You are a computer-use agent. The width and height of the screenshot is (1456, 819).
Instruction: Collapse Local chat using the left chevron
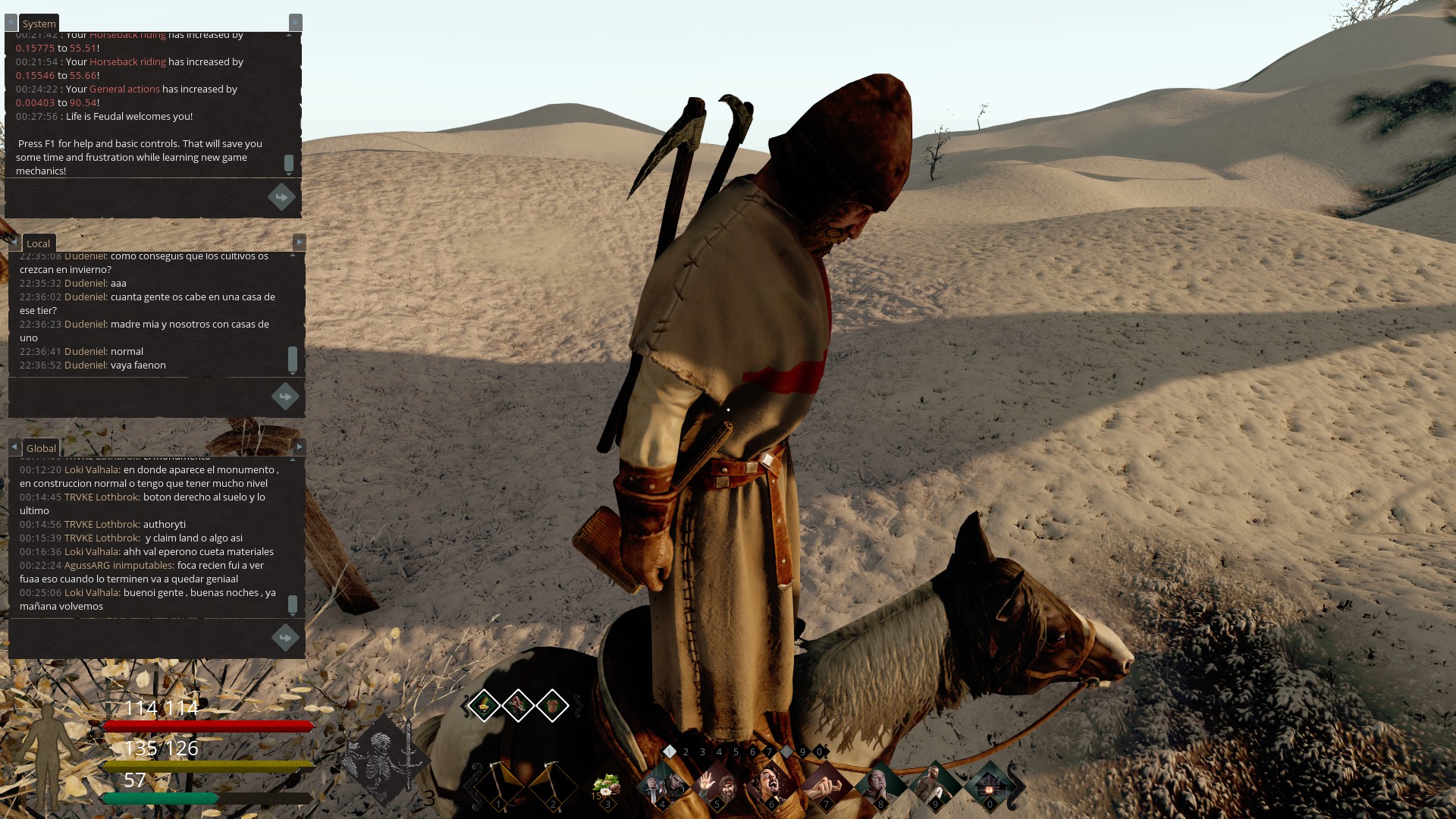(x=13, y=243)
